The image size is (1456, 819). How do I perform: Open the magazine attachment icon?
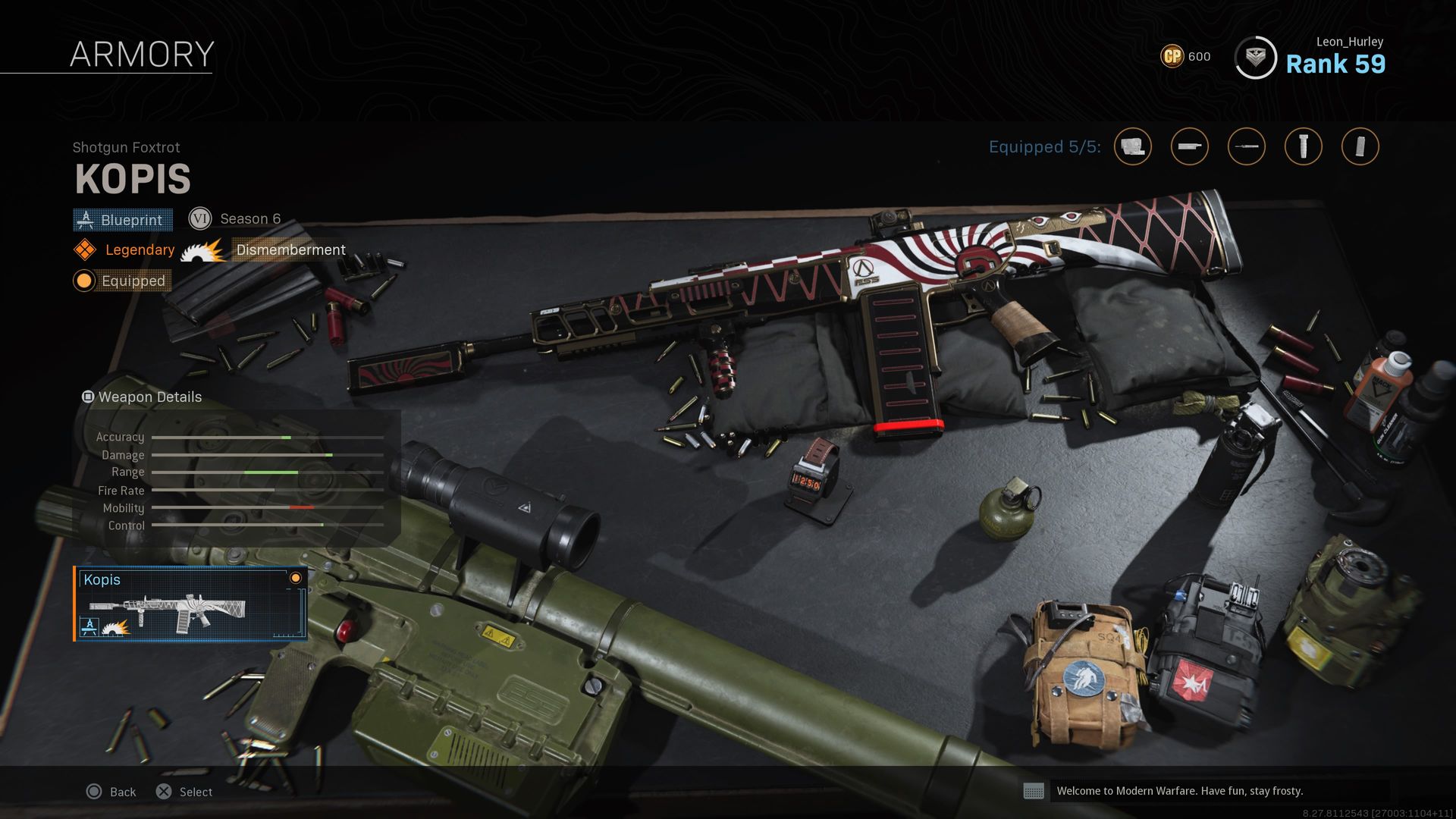[x=1360, y=146]
